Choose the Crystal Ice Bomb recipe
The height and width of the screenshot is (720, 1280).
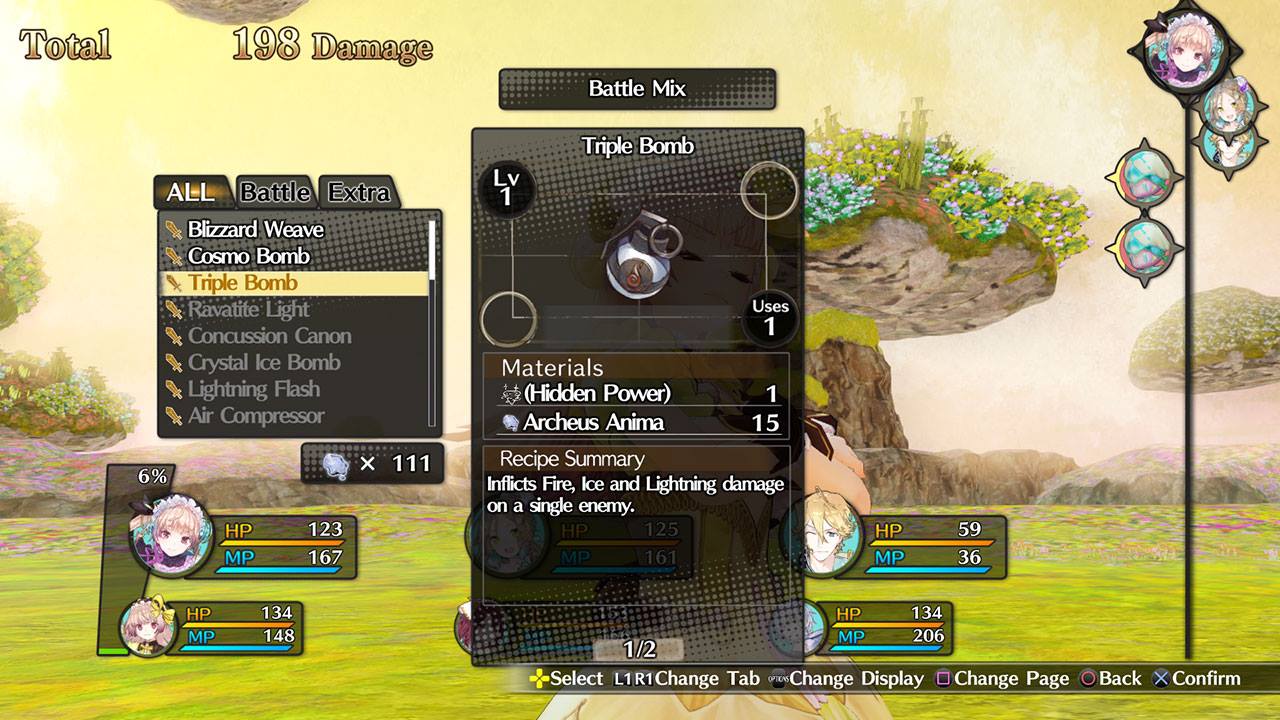tap(264, 363)
